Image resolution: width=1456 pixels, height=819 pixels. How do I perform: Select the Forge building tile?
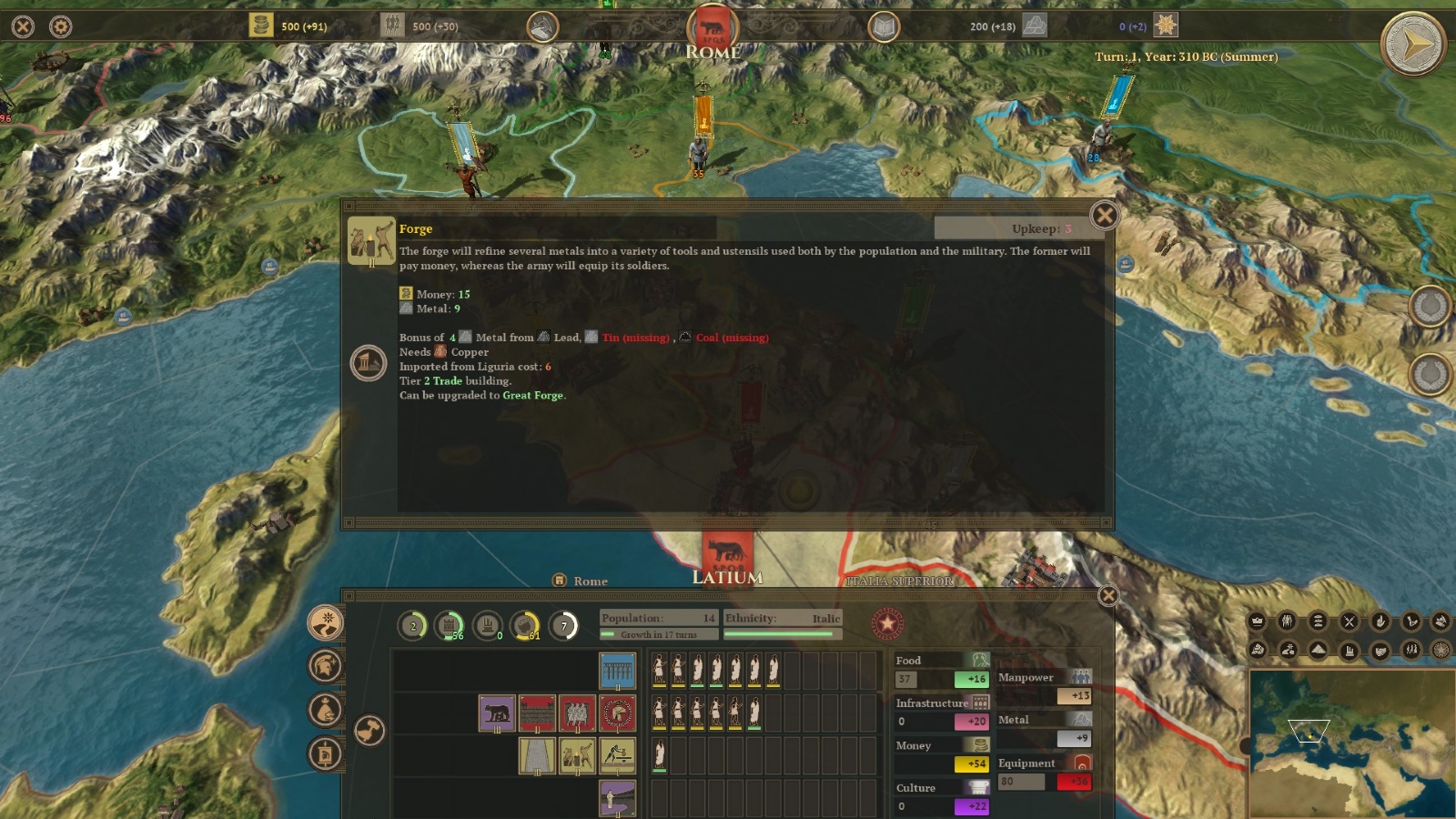coord(577,755)
